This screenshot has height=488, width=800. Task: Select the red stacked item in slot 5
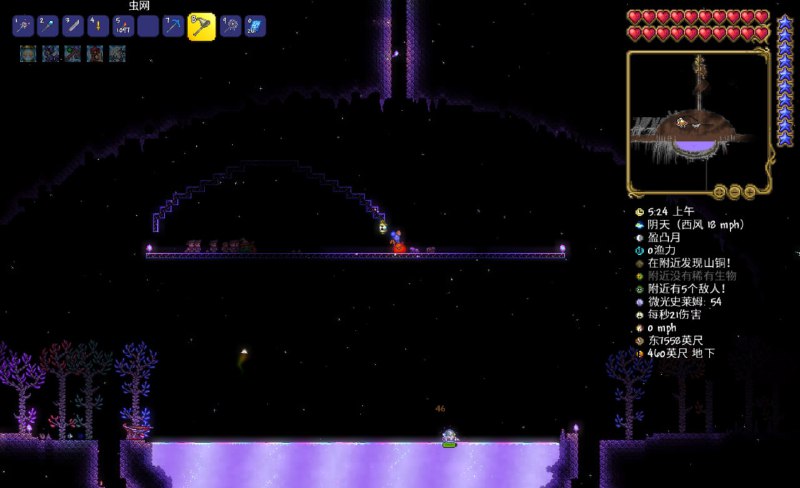[x=123, y=27]
